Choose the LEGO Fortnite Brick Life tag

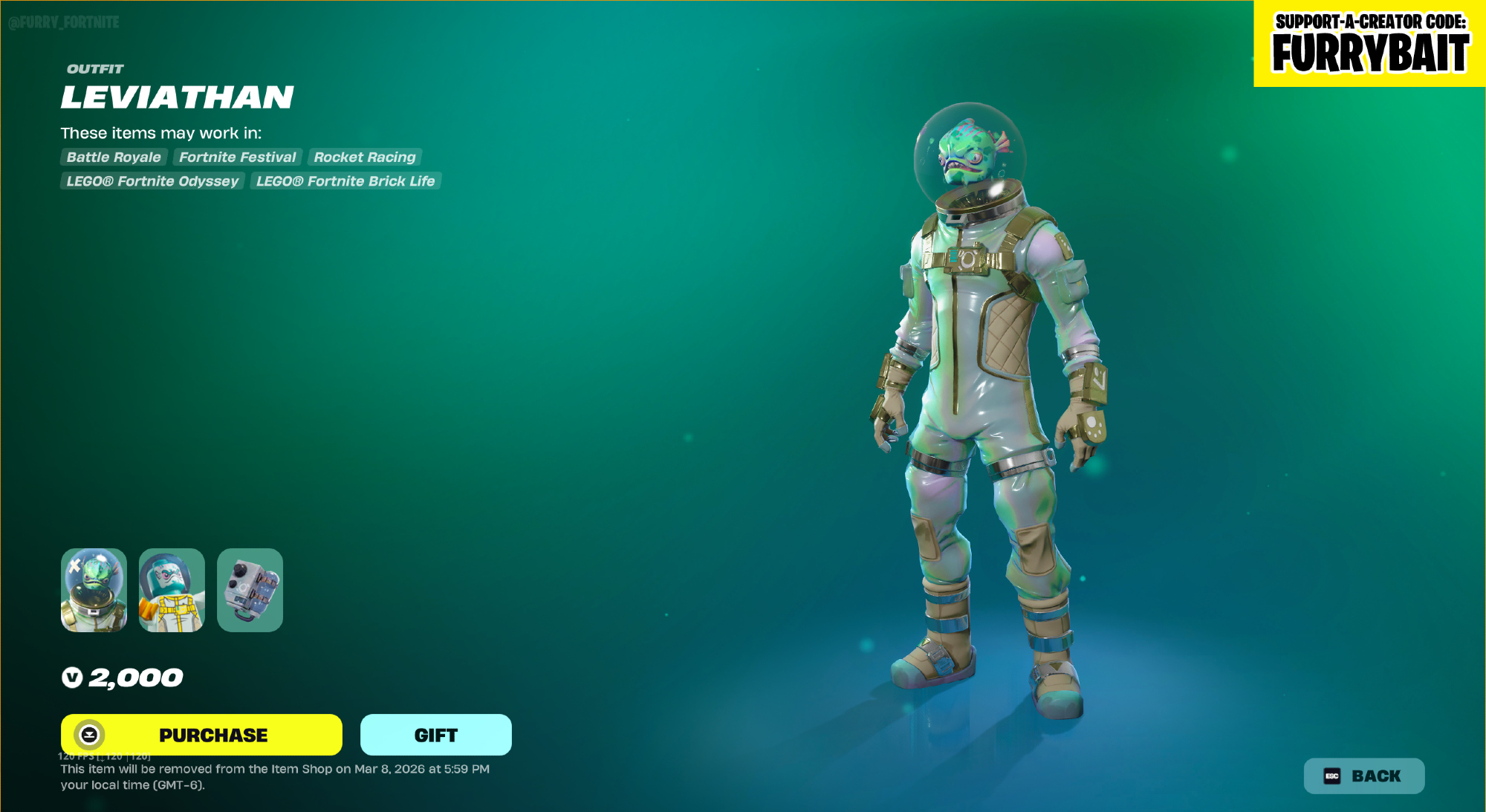[345, 181]
